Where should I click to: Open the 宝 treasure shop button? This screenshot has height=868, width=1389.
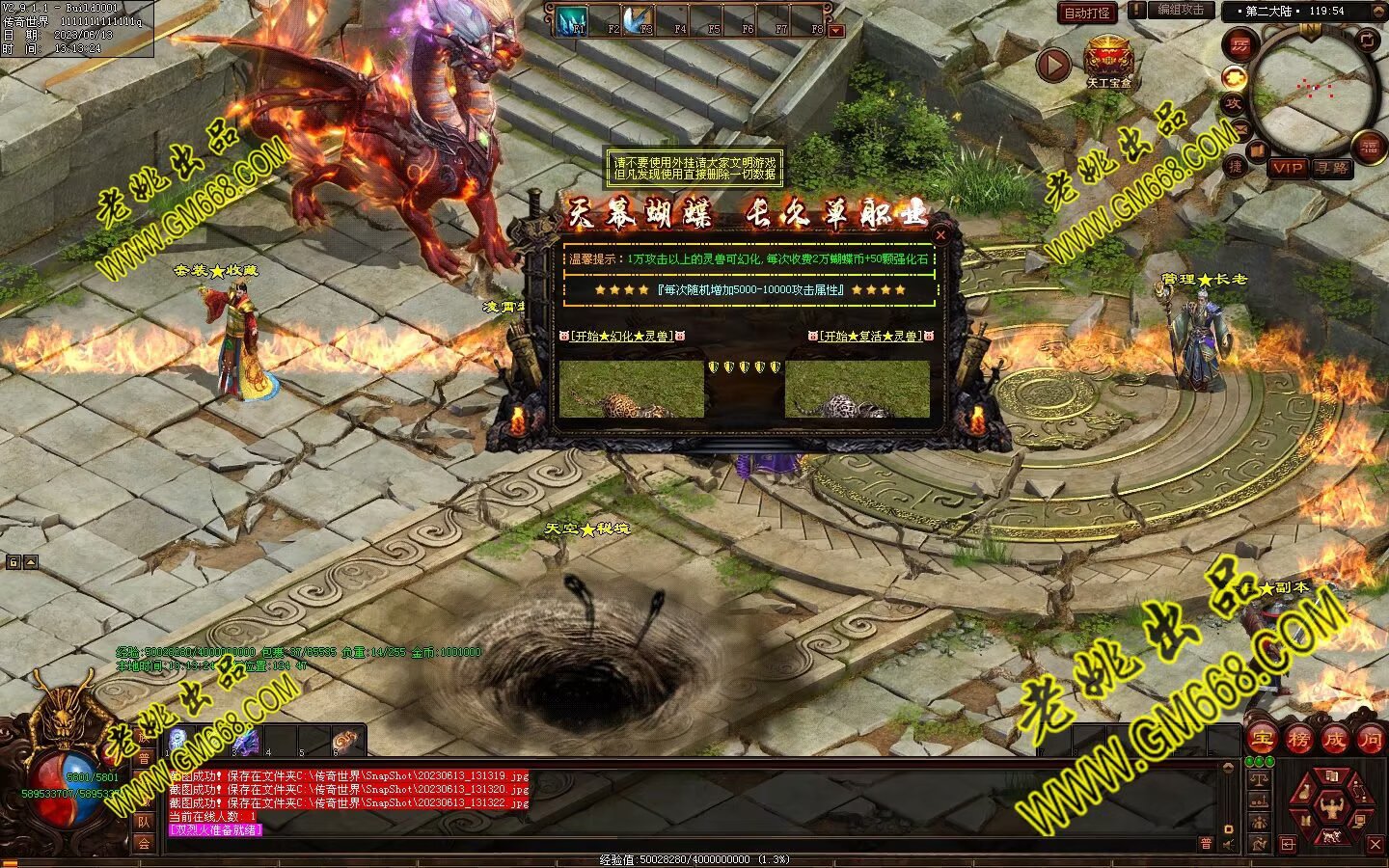(x=1262, y=740)
